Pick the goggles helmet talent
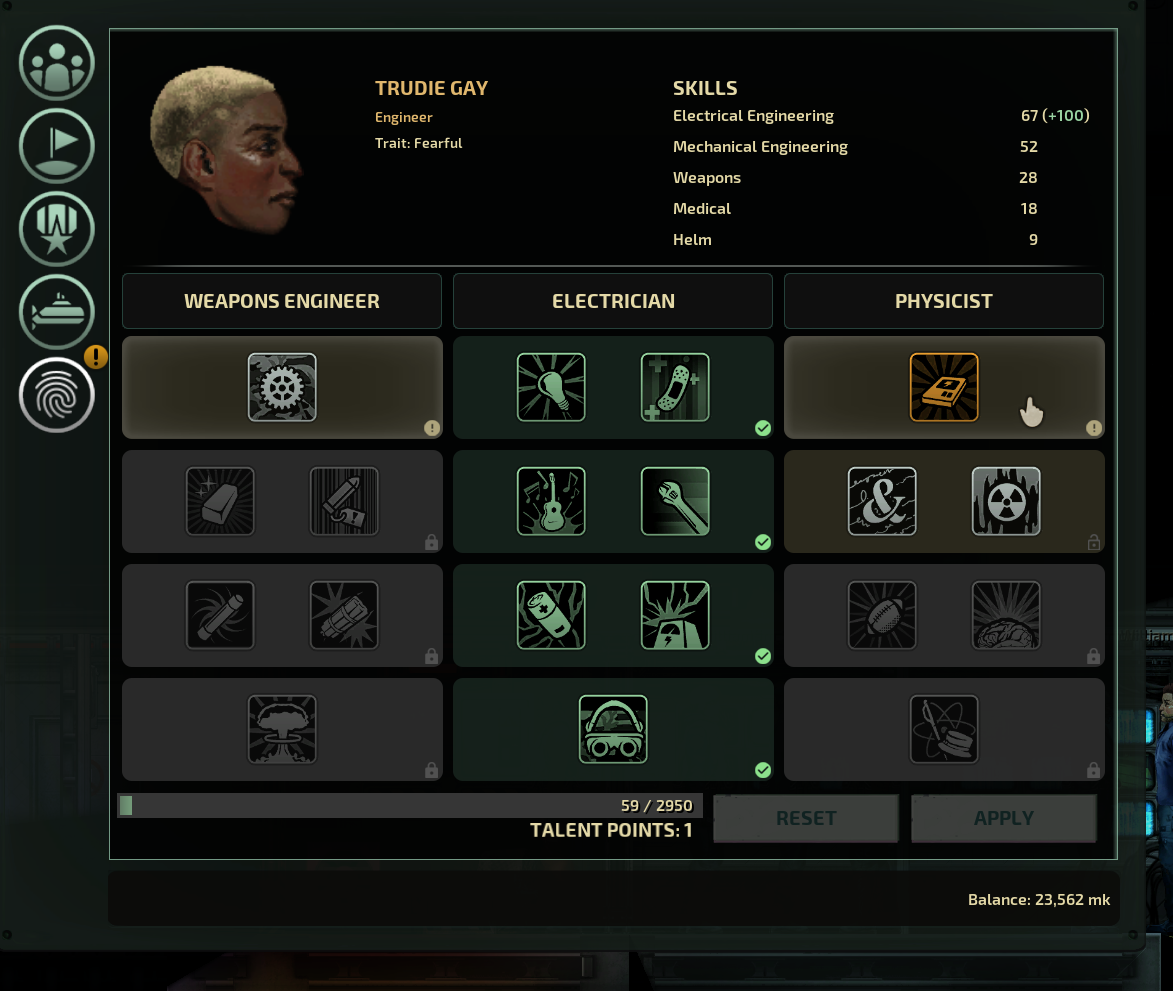The height and width of the screenshot is (991, 1173). (613, 729)
